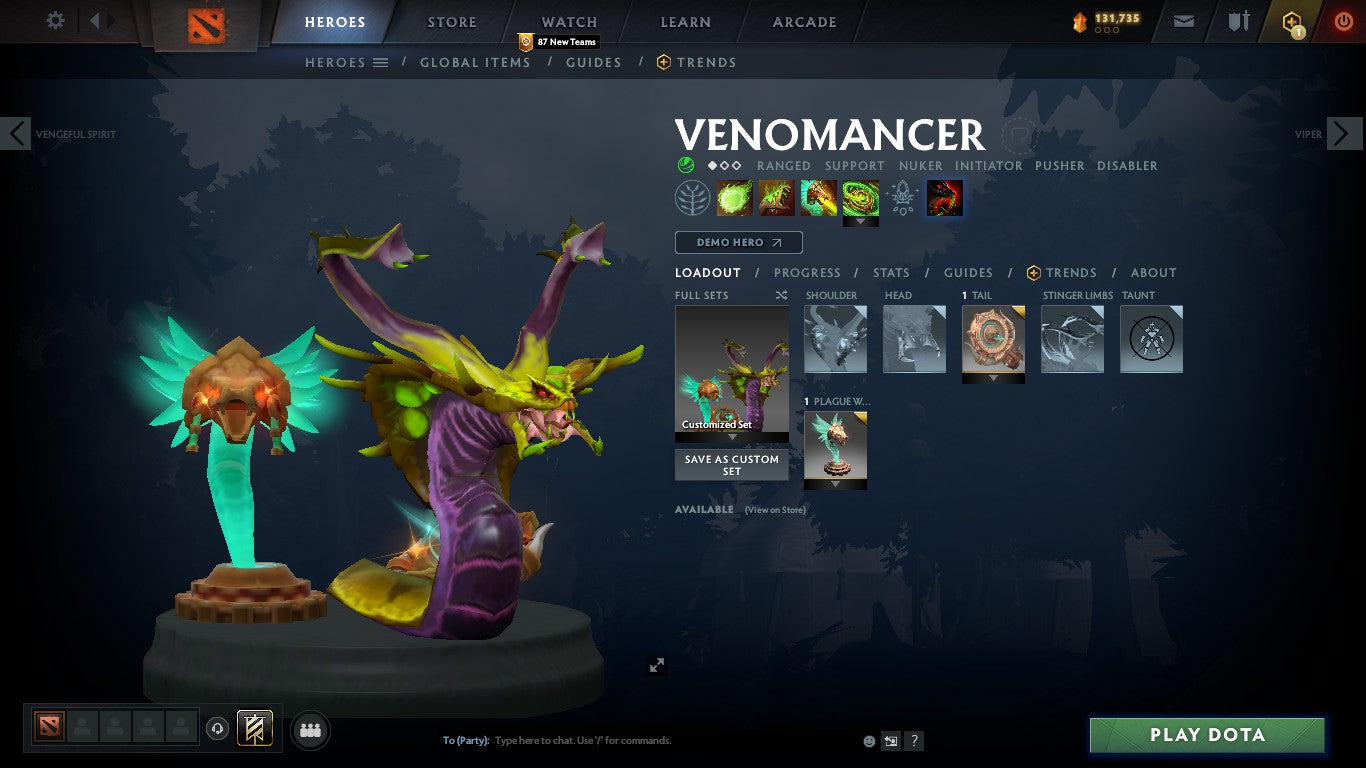Image resolution: width=1366 pixels, height=768 pixels.
Task: Open the mail inbox icon
Action: 1184,20
